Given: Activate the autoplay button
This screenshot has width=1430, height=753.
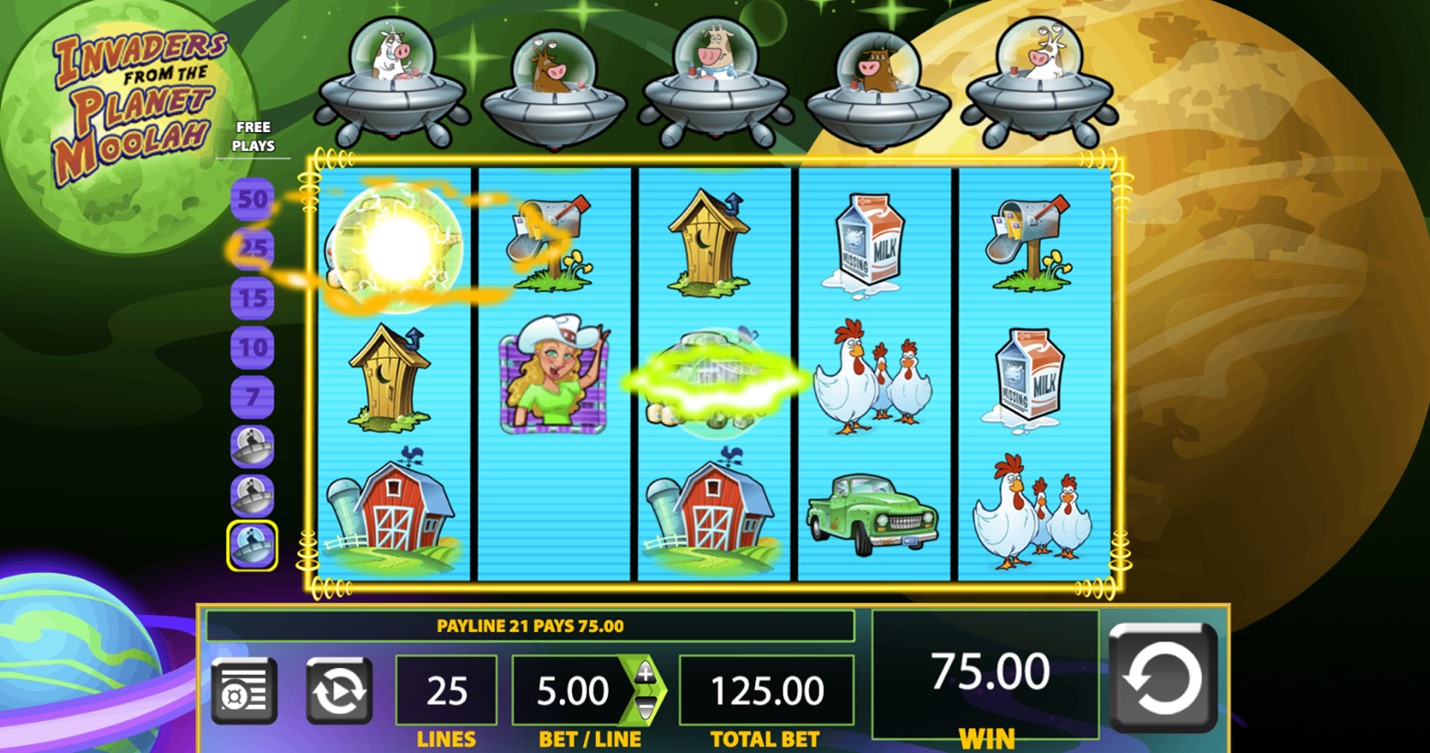Looking at the screenshot, I should [x=339, y=690].
